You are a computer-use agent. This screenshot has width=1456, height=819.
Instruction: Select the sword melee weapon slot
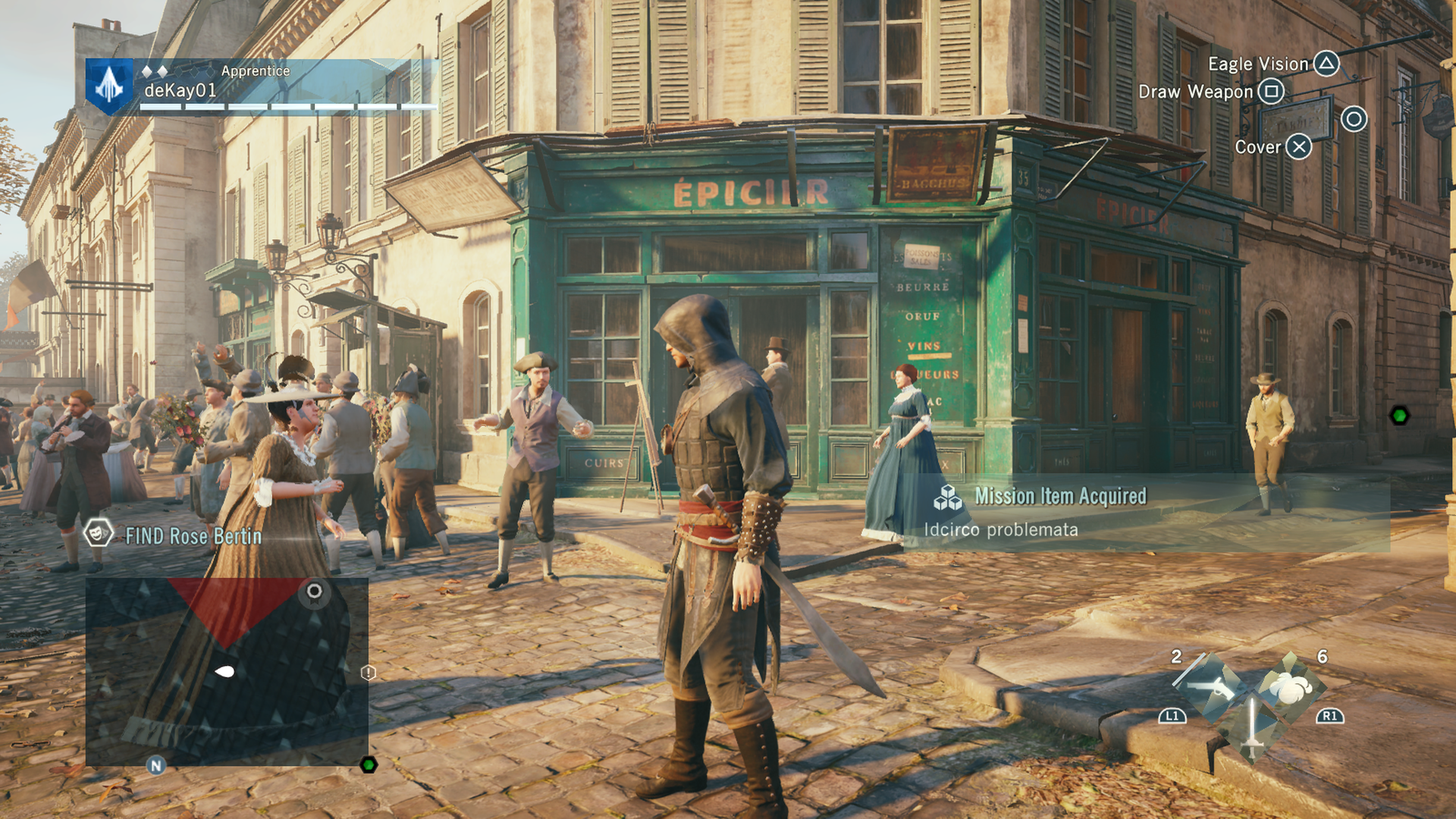[x=1251, y=728]
